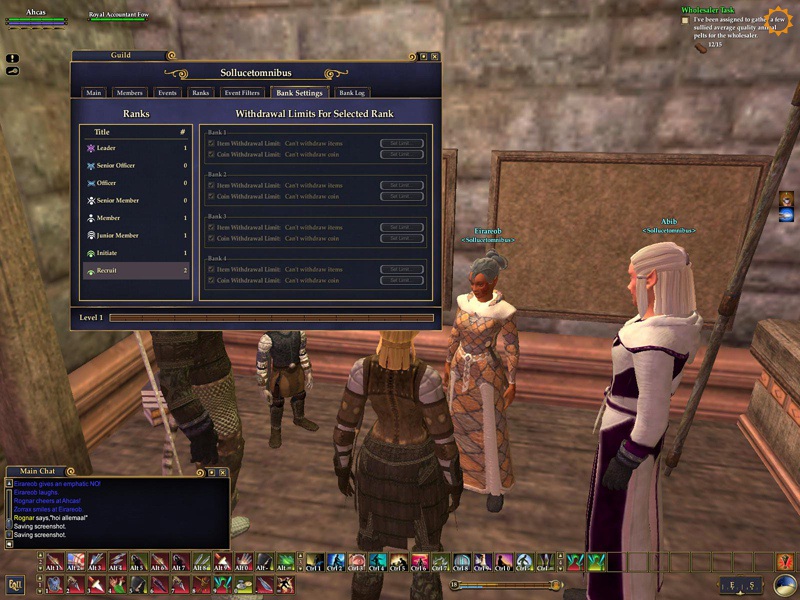The height and width of the screenshot is (600, 800).
Task: Choose the Senior Officer rank
Action: [135, 166]
